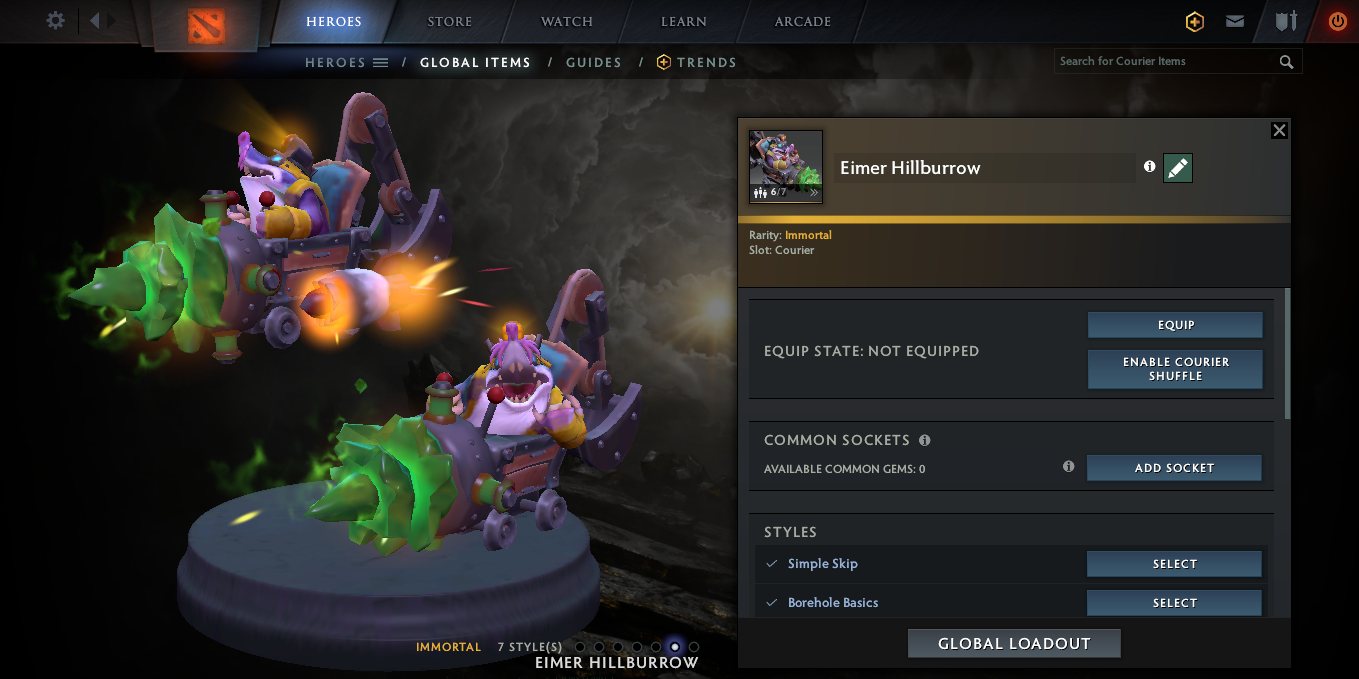1359x679 pixels.
Task: Open the mail envelope icon
Action: 1235,21
